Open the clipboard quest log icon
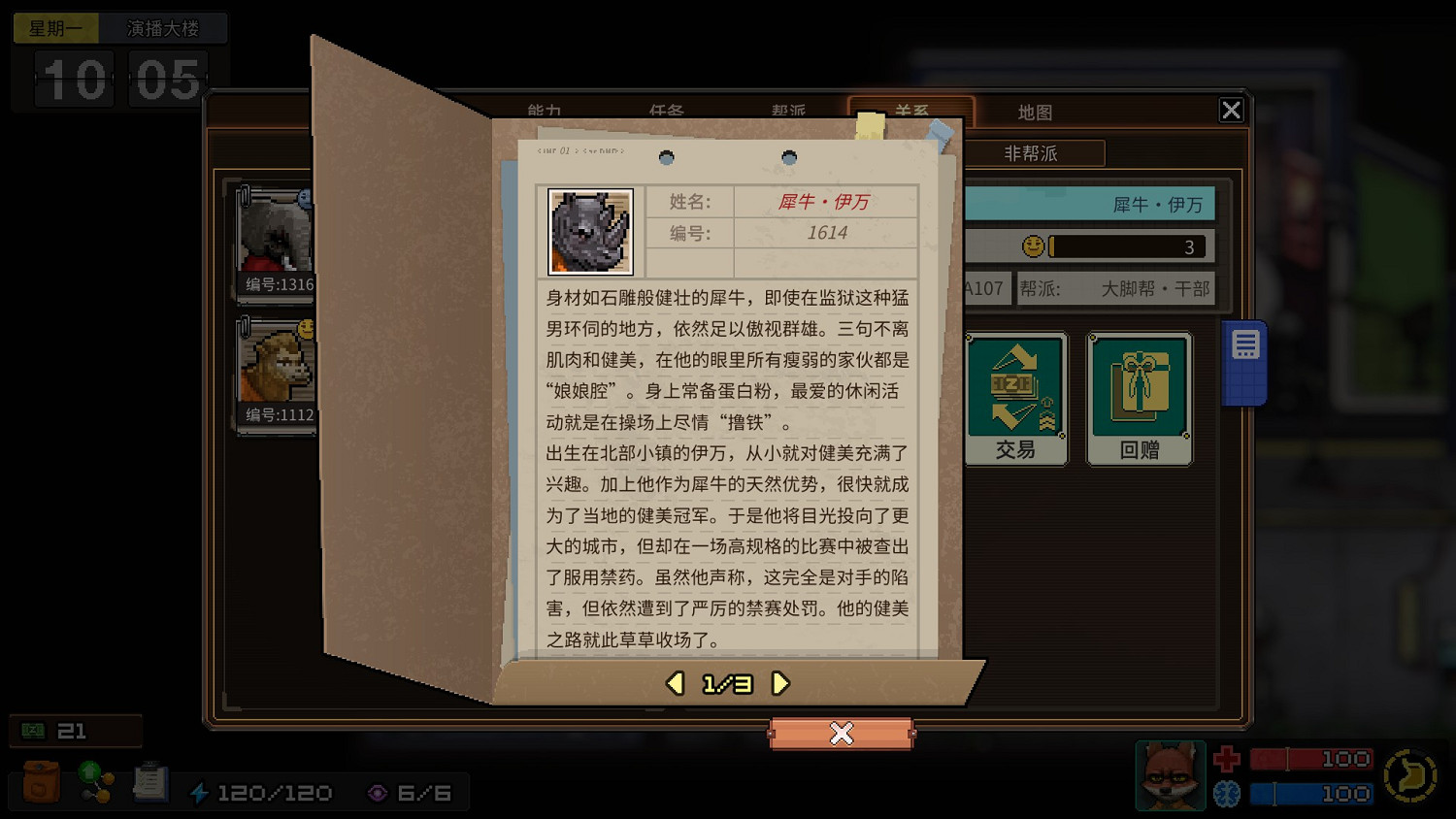This screenshot has width=1456, height=819. click(150, 782)
